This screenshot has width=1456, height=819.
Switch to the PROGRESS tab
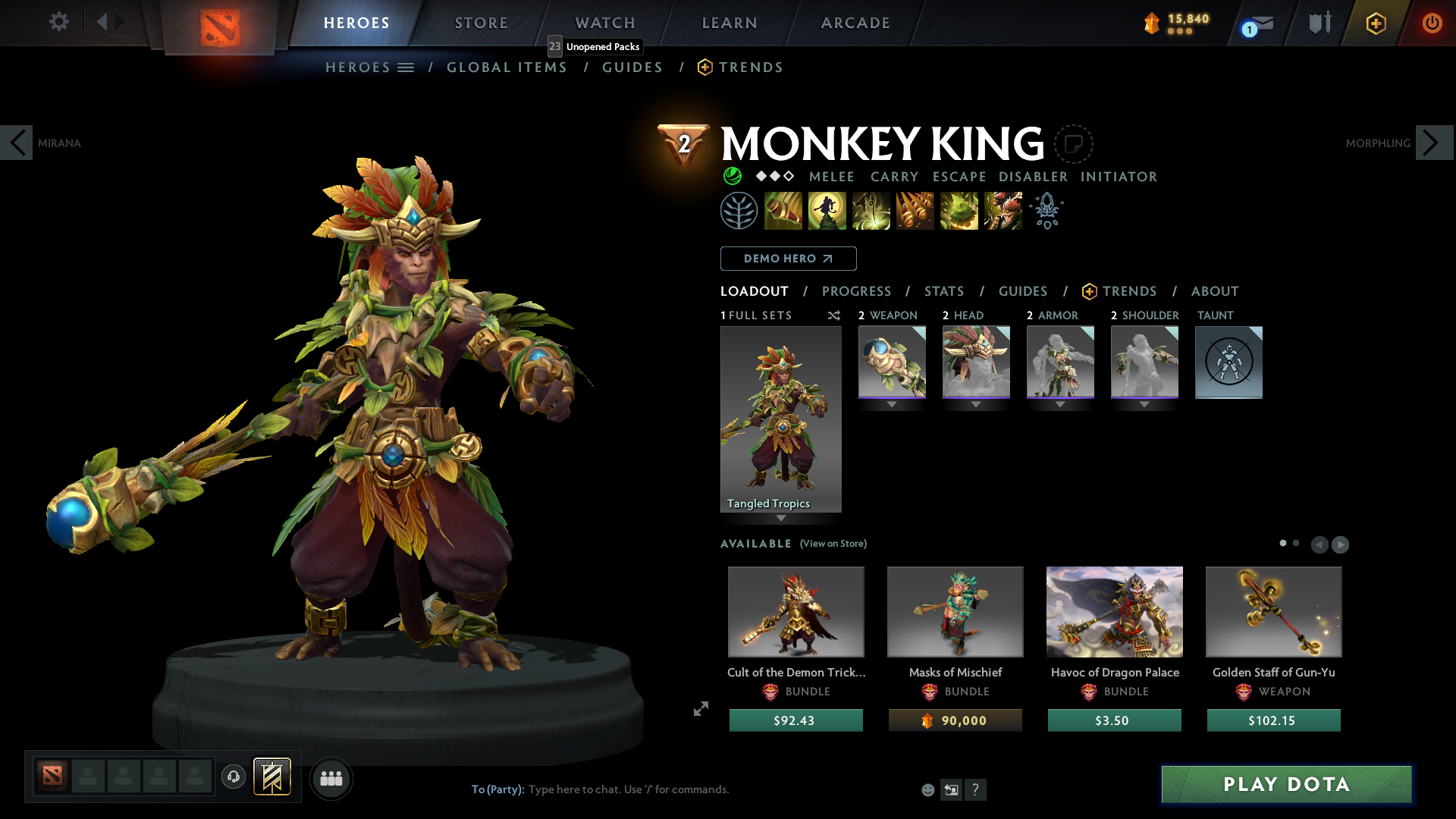click(x=857, y=291)
